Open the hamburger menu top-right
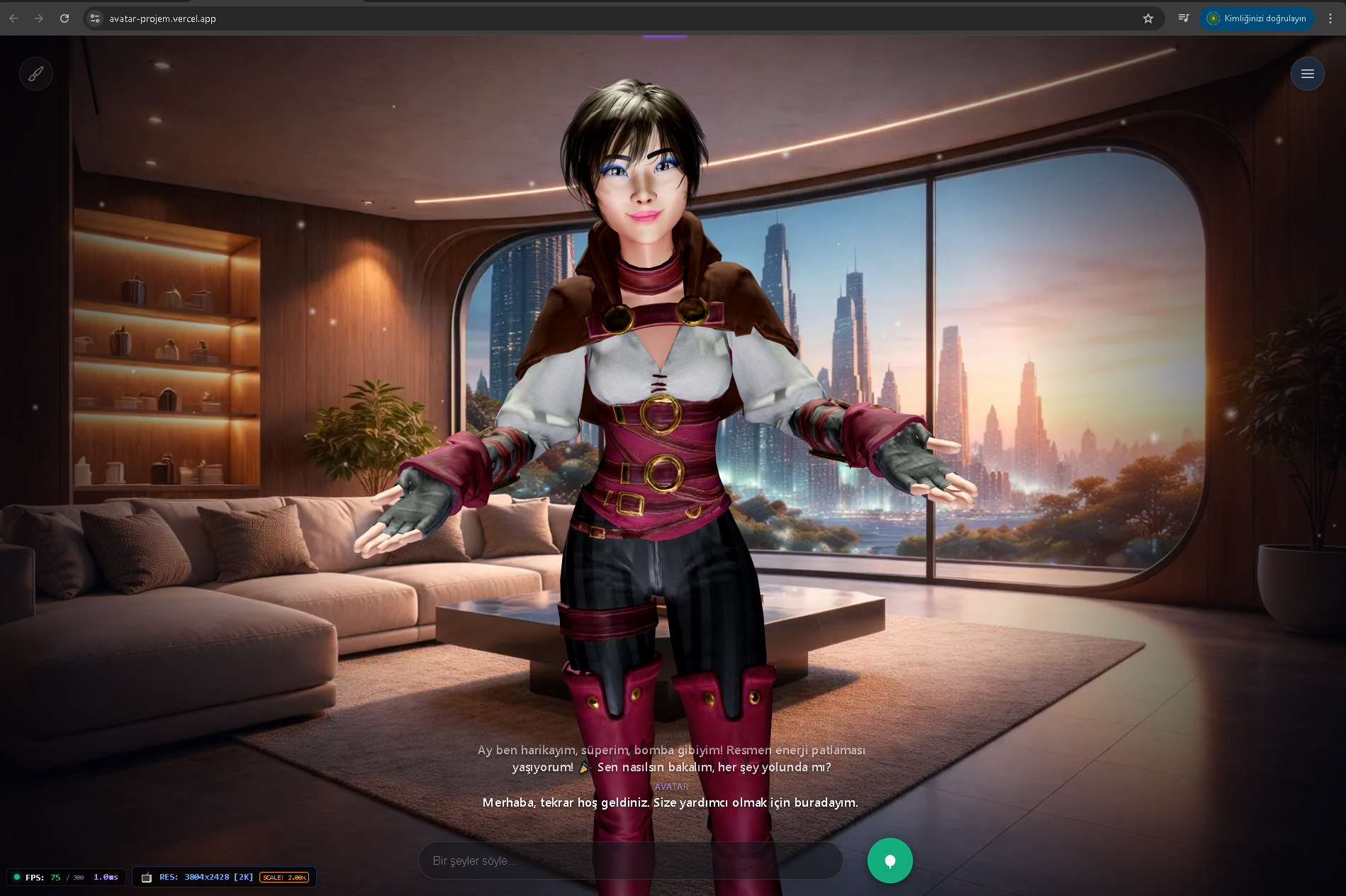The width and height of the screenshot is (1346, 896). 1308,73
